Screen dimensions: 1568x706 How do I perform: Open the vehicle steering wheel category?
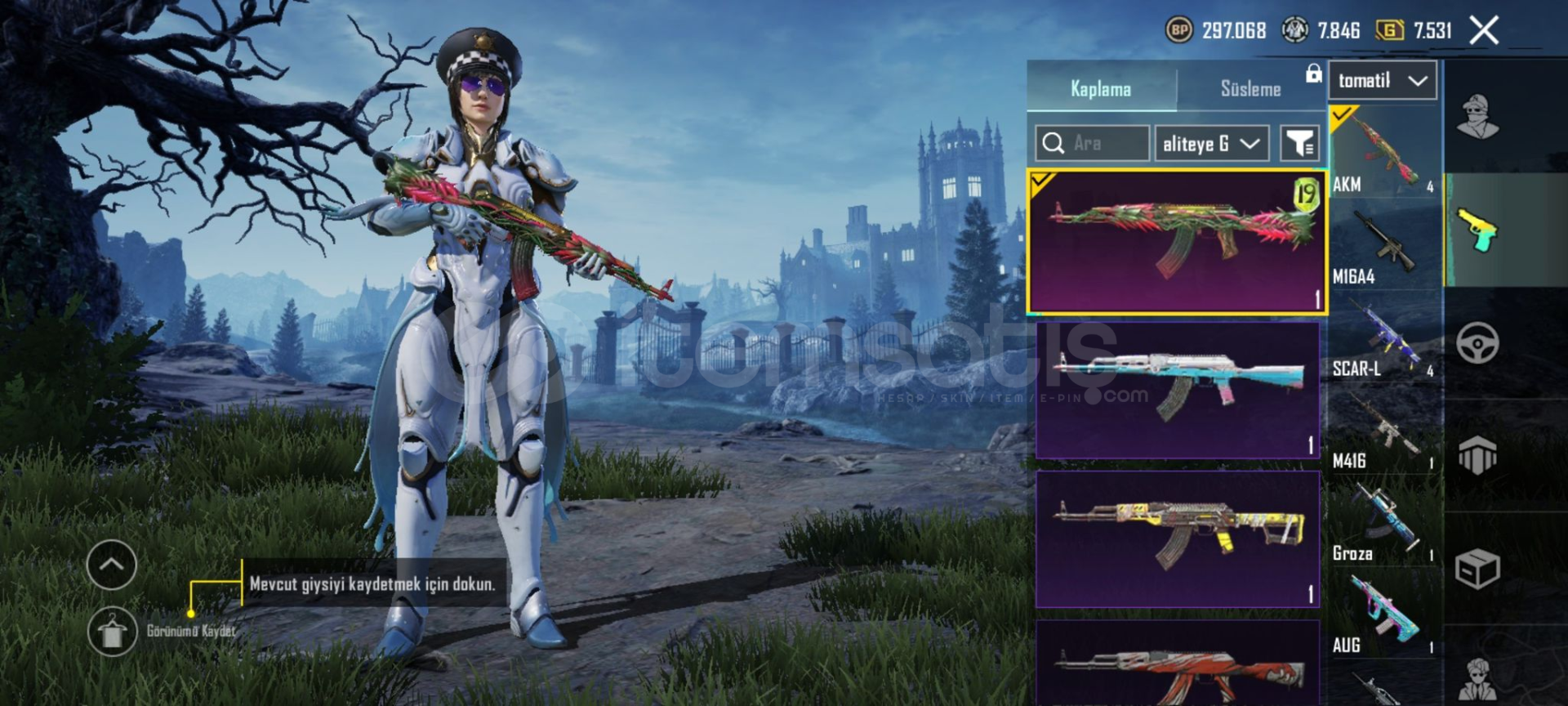(1477, 343)
